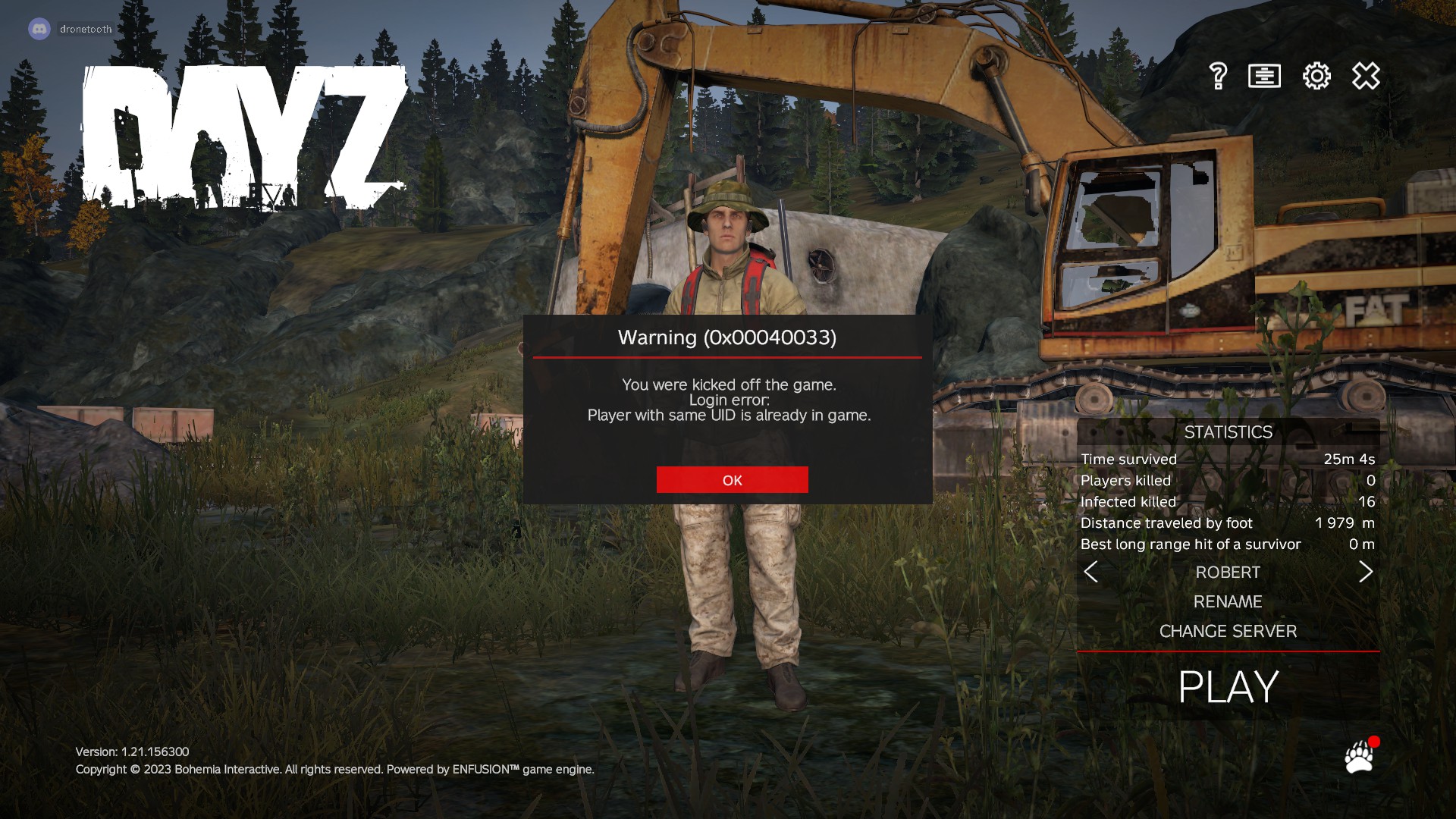Viewport: 1456px width, 819px height.
Task: Start the game with PLAY
Action: [x=1228, y=687]
